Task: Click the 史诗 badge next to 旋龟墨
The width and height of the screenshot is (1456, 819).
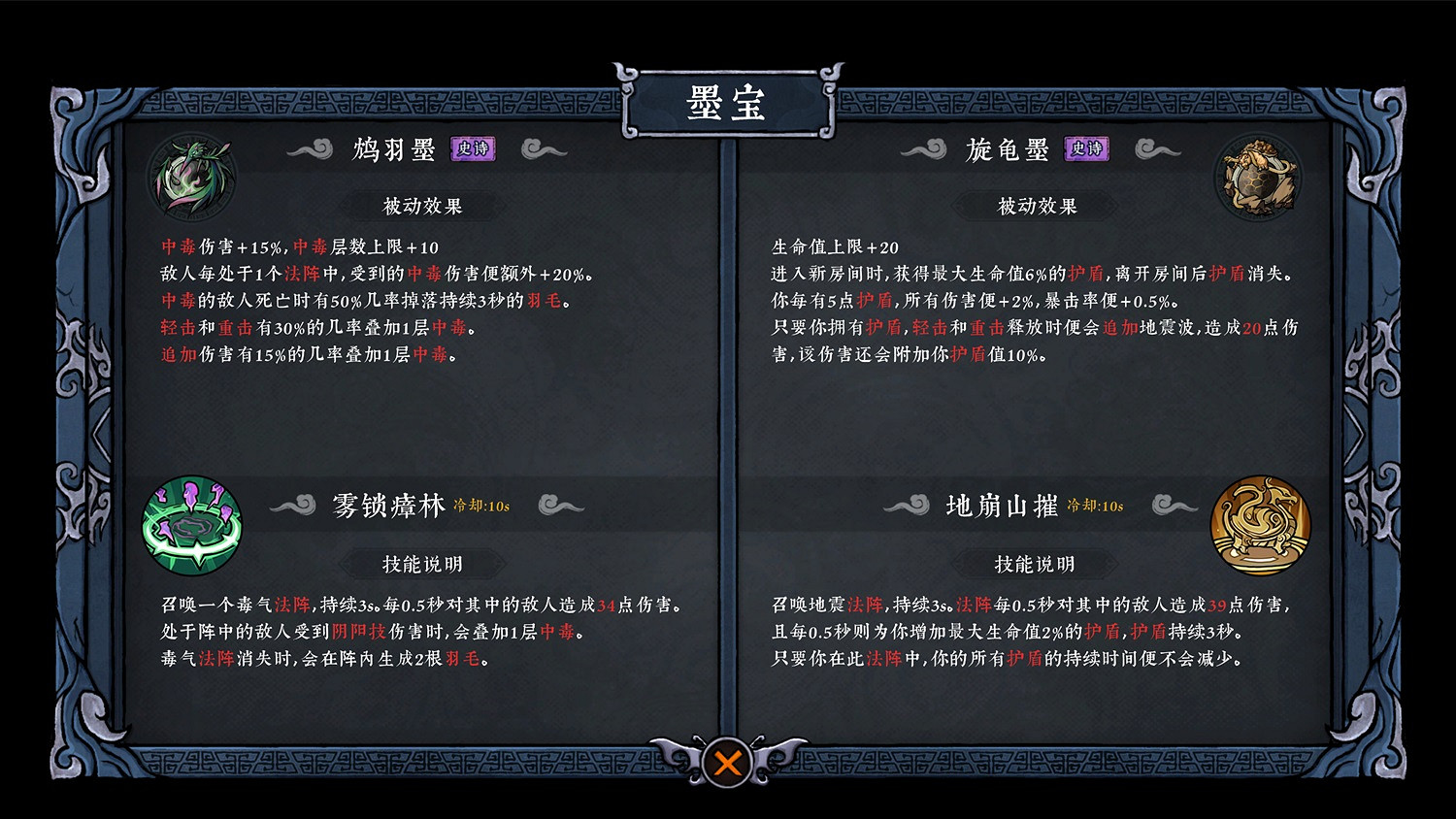Action: pyautogui.click(x=1086, y=149)
